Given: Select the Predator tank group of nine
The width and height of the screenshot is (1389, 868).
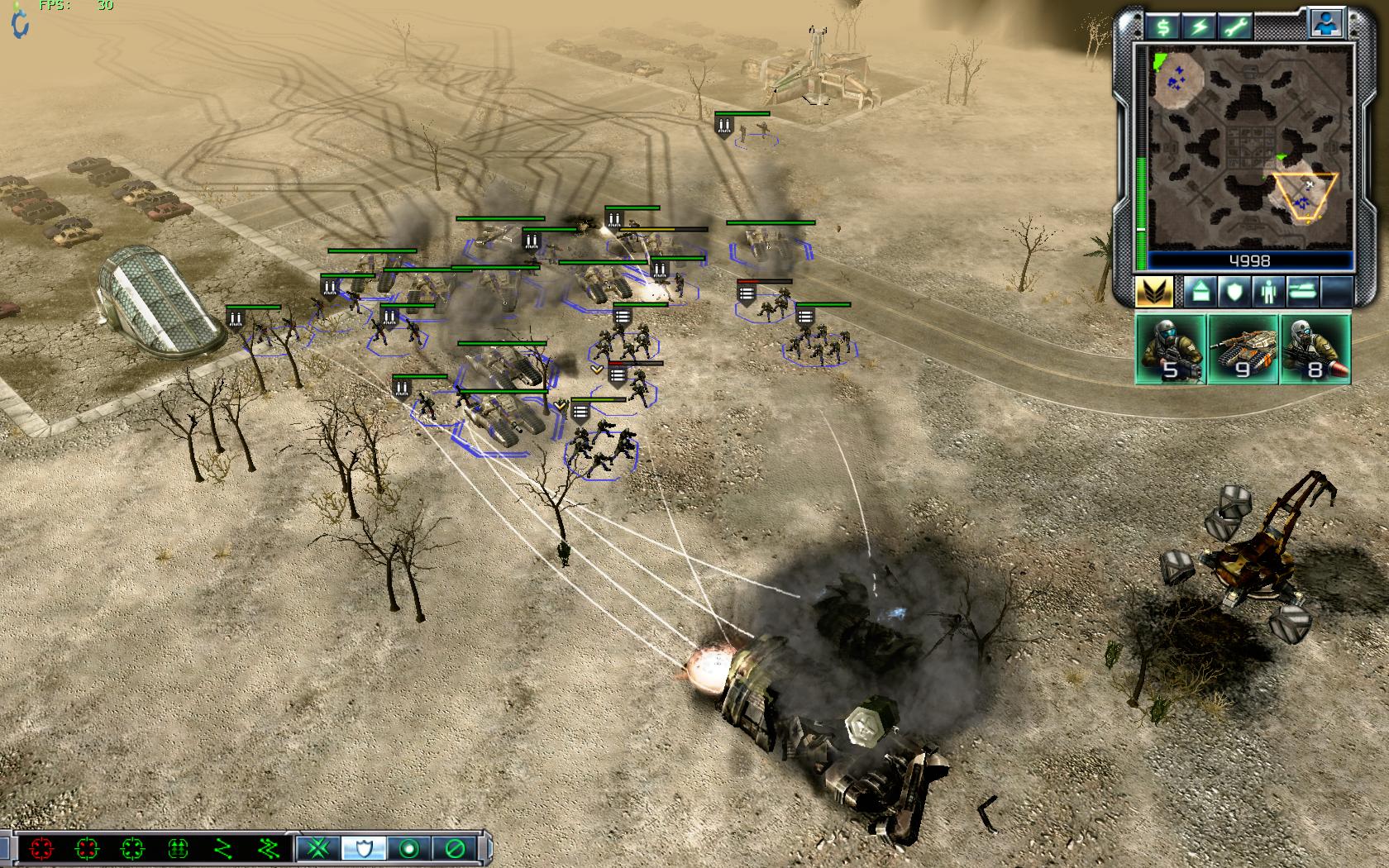Looking at the screenshot, I should (1243, 348).
